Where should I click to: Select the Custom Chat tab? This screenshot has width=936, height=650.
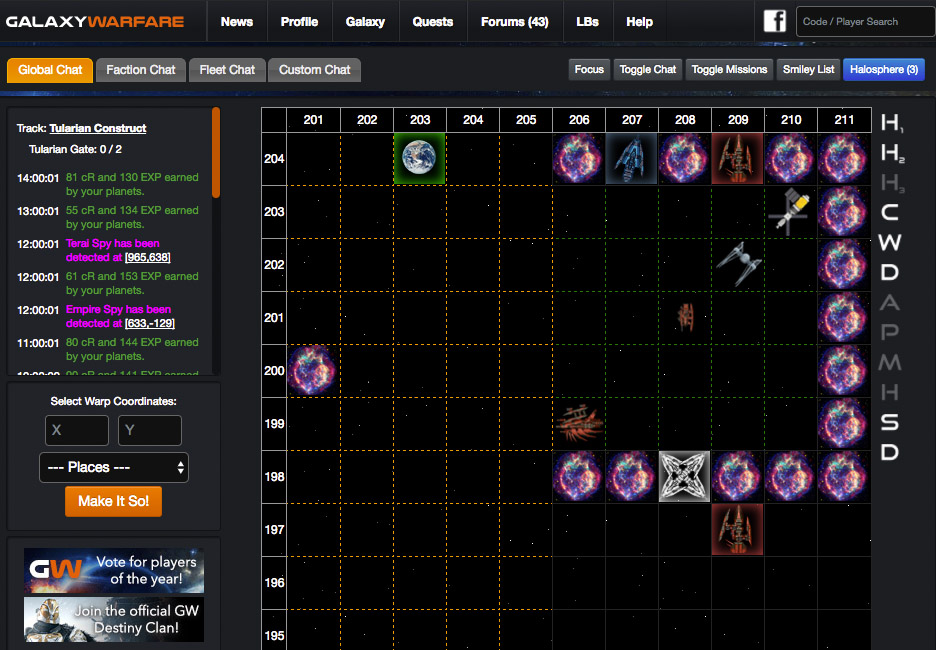[315, 70]
